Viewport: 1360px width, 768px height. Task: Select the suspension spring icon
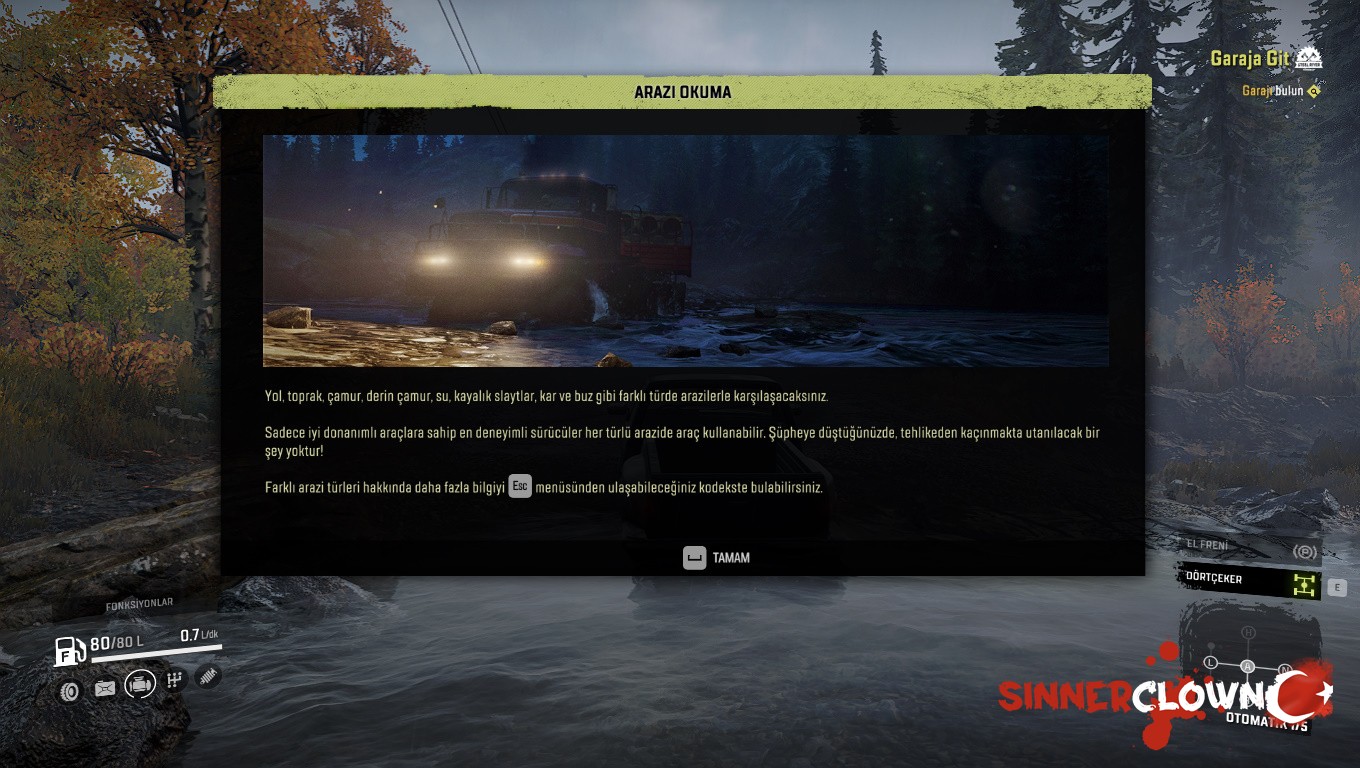coord(208,676)
